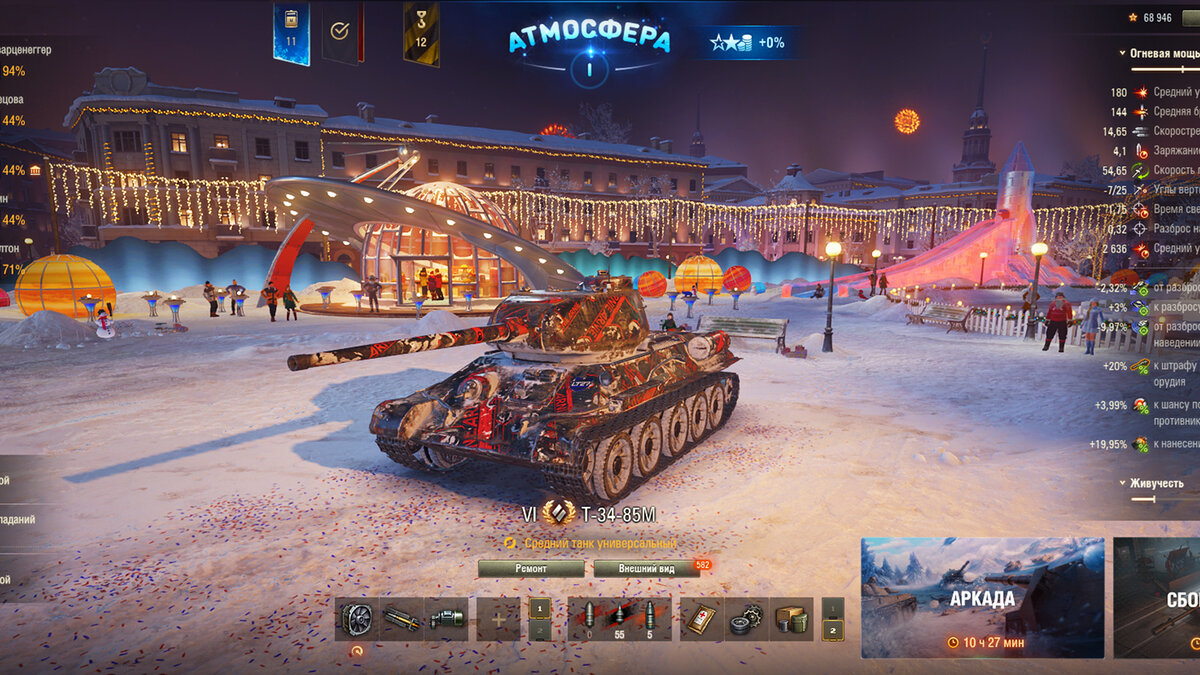1200x675 pixels.
Task: Switch to consumables loadout number 2
Action: point(832,630)
